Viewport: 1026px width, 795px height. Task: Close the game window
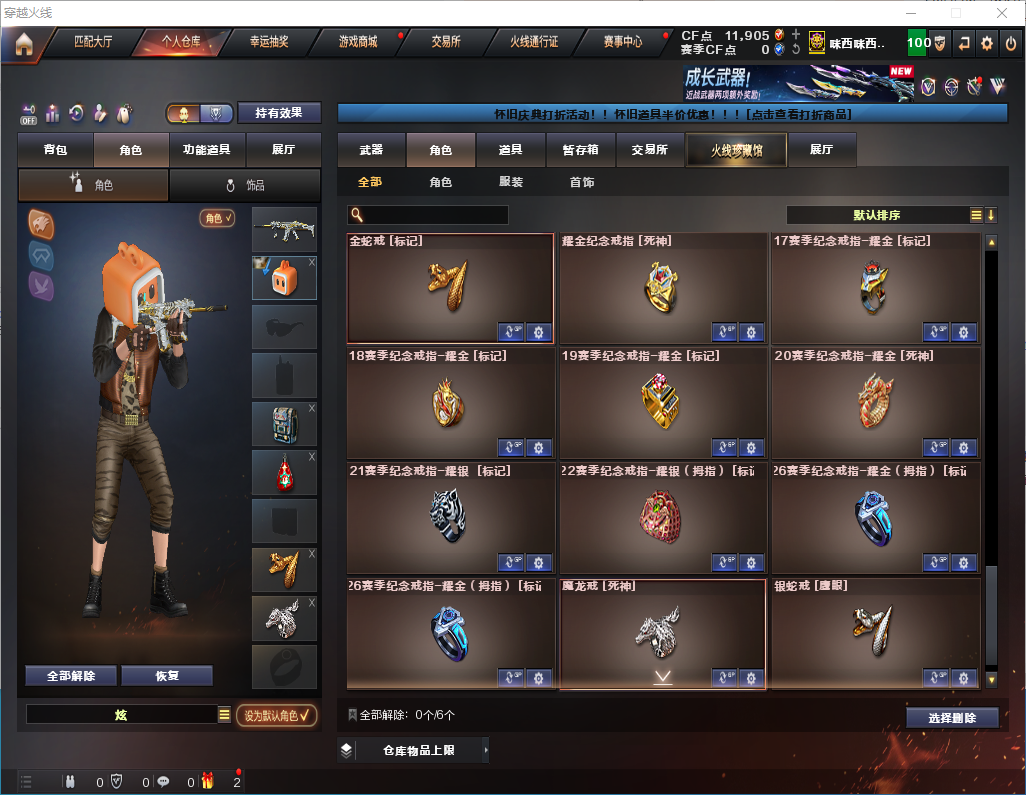click(x=1002, y=13)
